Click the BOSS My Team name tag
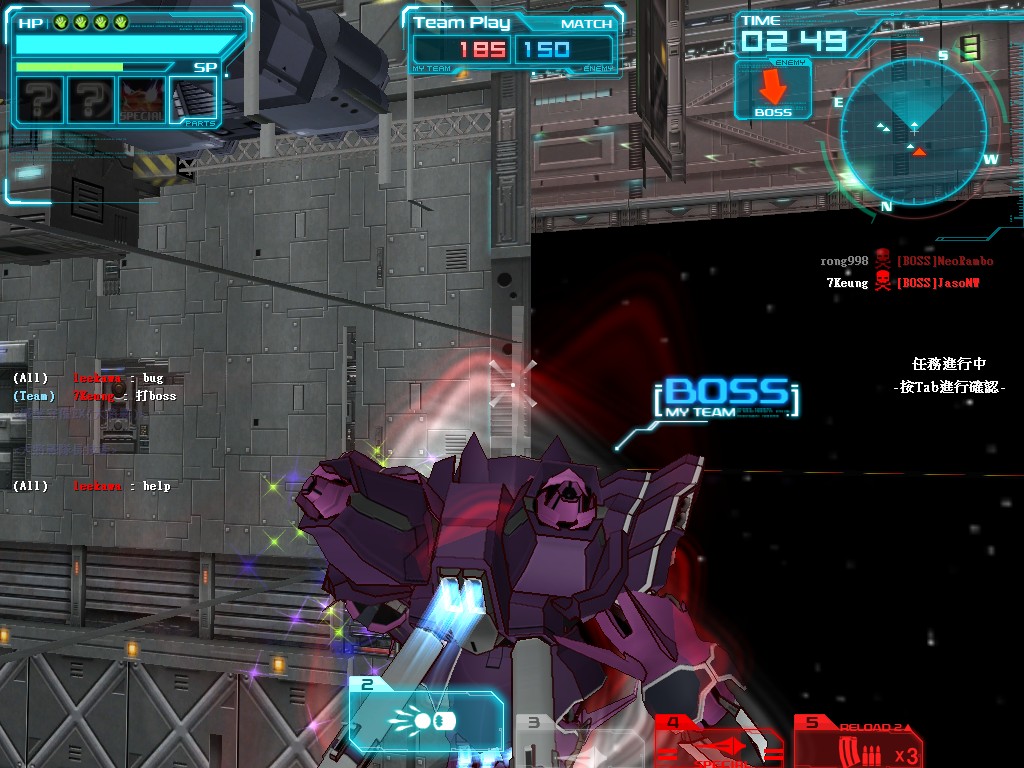The image size is (1024, 768). tap(726, 398)
